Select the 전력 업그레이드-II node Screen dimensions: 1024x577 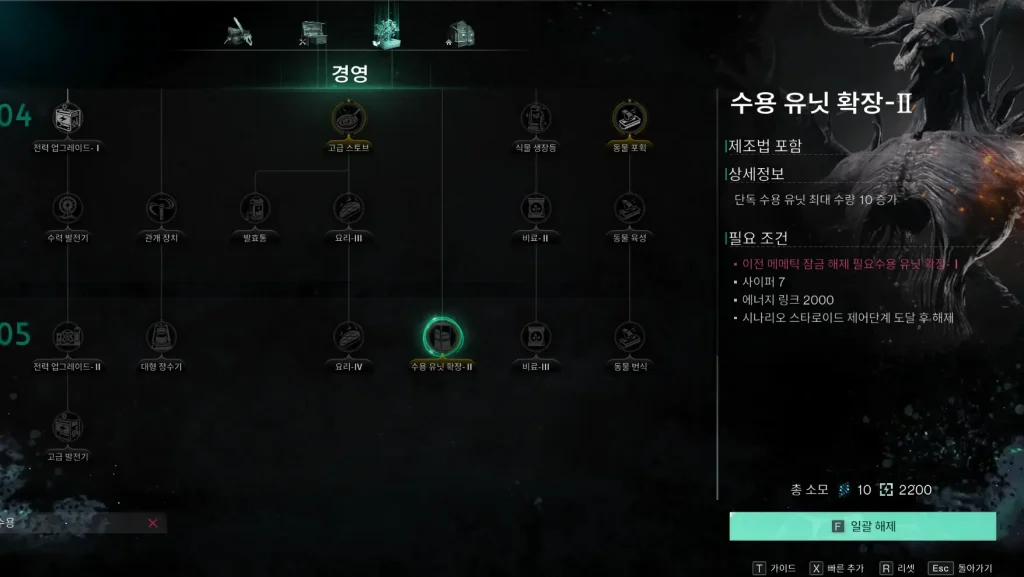click(x=67, y=337)
